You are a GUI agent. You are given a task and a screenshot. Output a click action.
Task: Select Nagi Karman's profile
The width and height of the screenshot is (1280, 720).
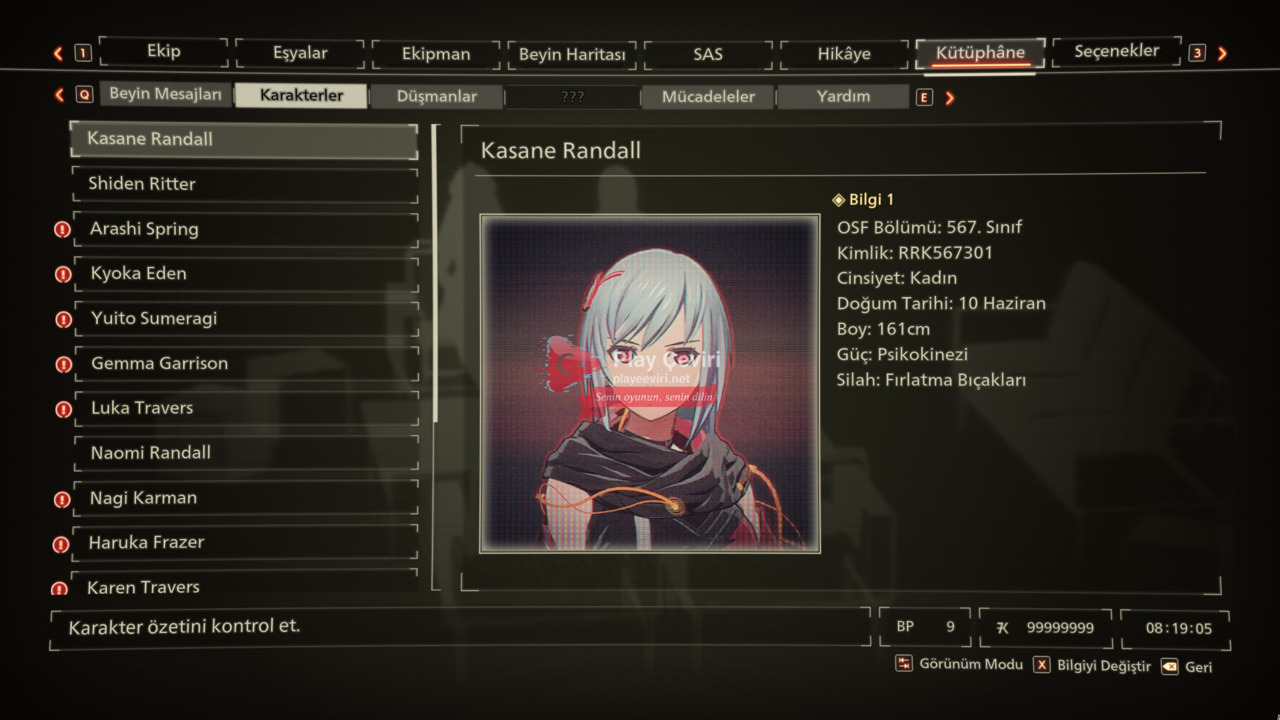[244, 498]
